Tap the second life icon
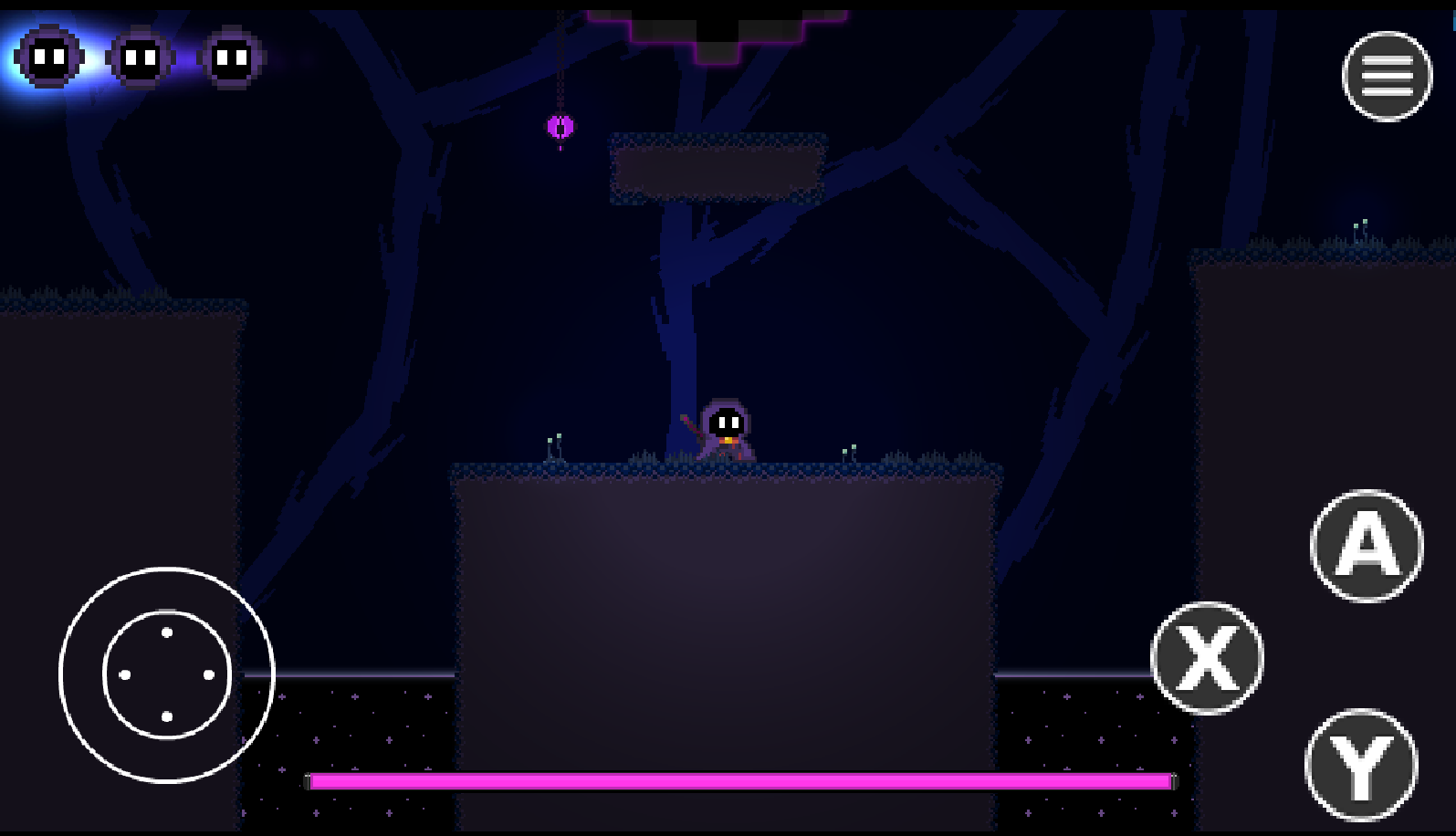This screenshot has height=836, width=1456. coord(139,59)
